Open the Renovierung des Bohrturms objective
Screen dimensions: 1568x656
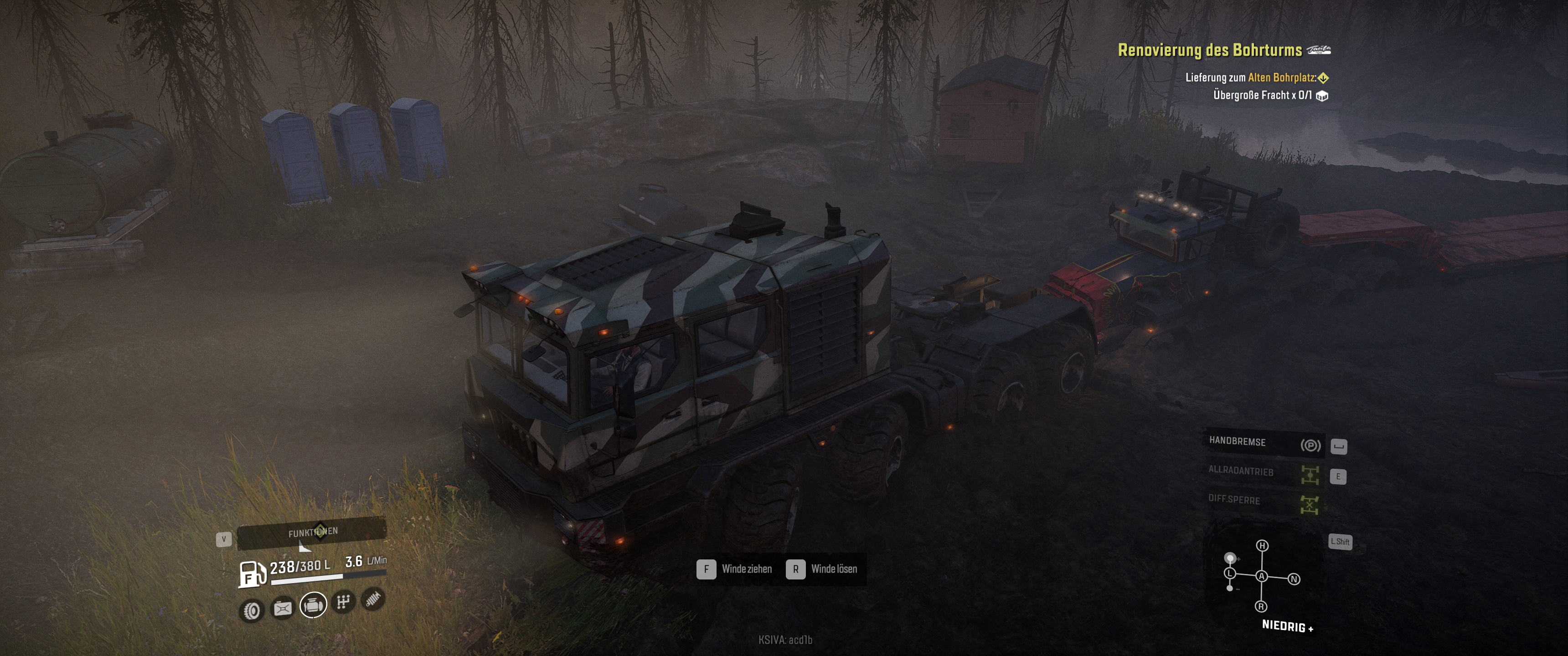[1209, 50]
